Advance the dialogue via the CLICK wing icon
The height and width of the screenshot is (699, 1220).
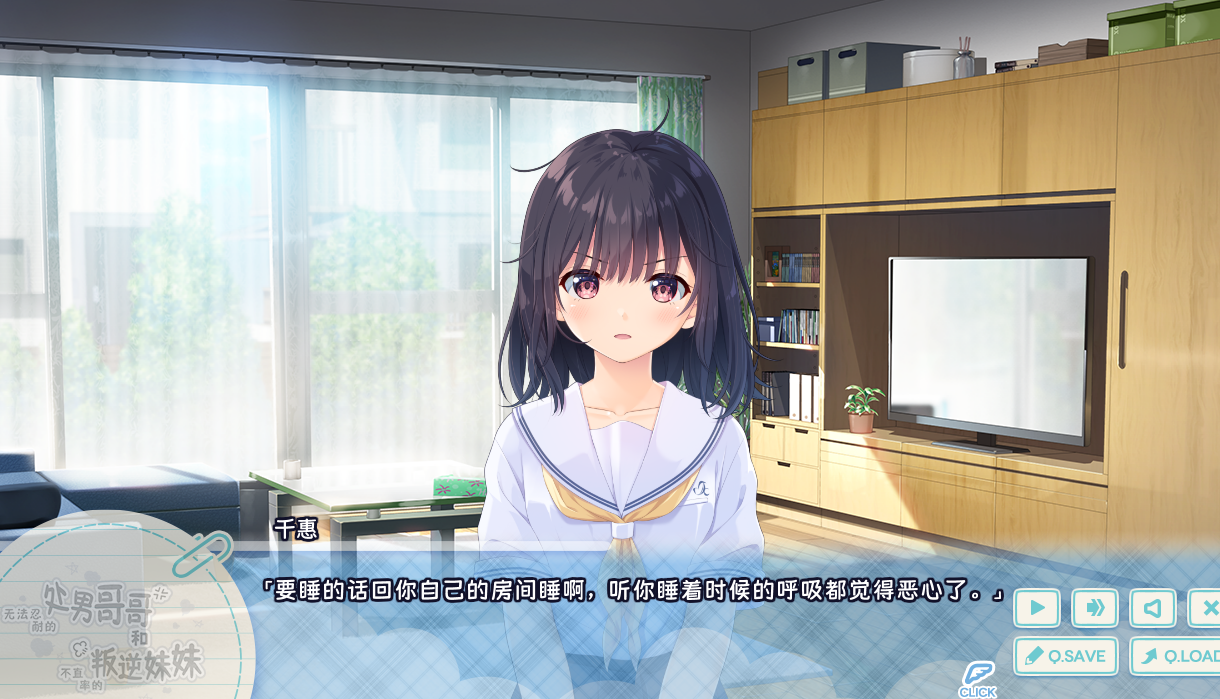(x=977, y=678)
